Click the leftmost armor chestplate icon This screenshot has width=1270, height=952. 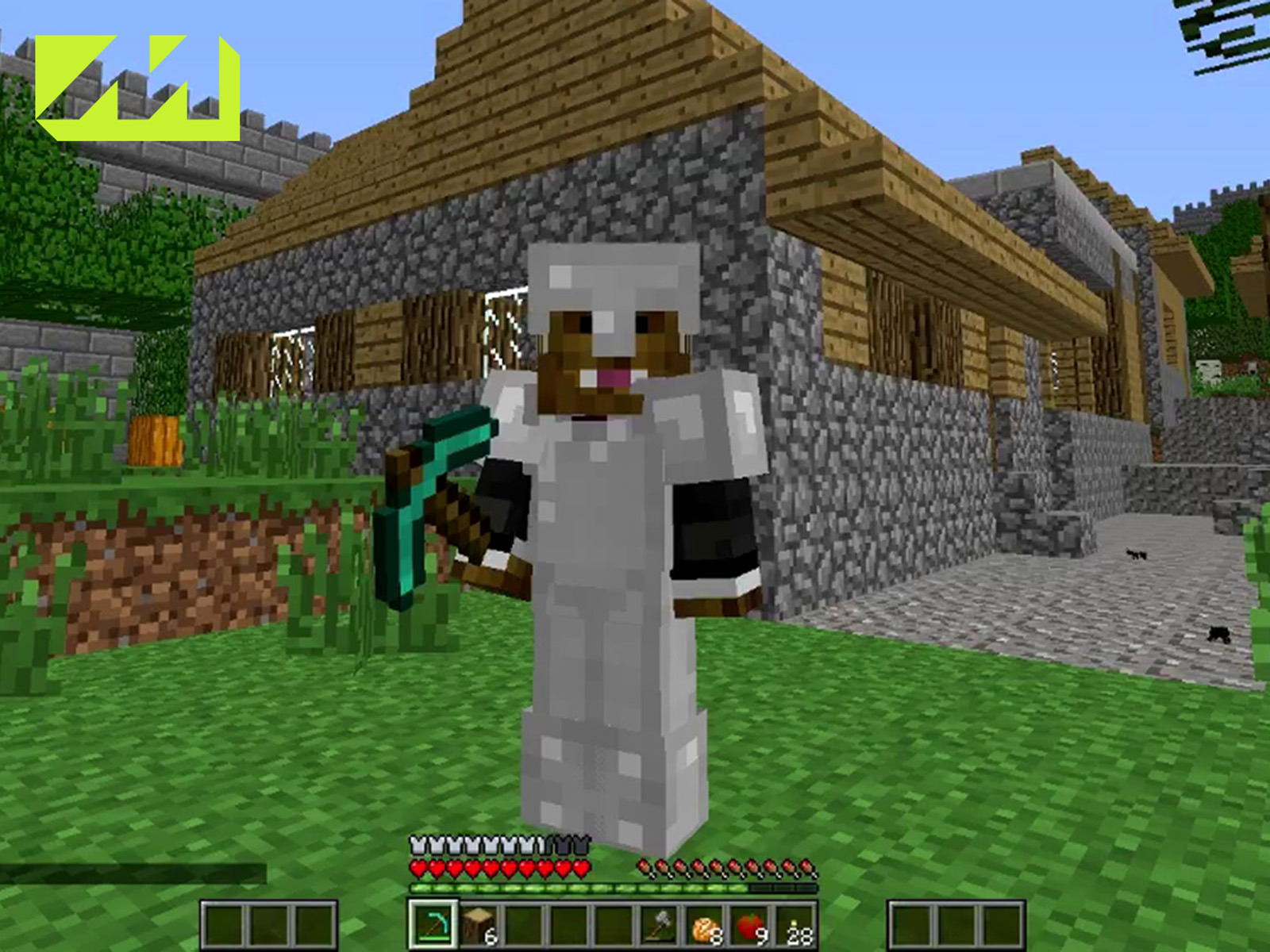coord(418,843)
